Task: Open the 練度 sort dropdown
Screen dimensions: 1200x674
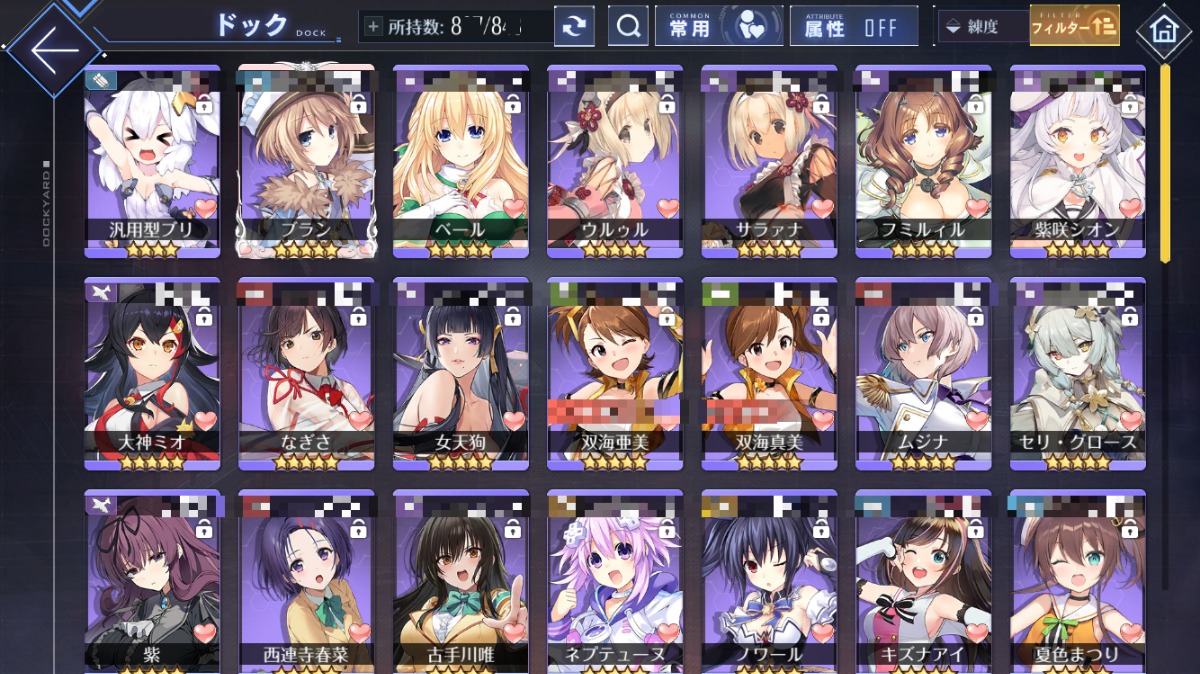Action: pos(983,27)
